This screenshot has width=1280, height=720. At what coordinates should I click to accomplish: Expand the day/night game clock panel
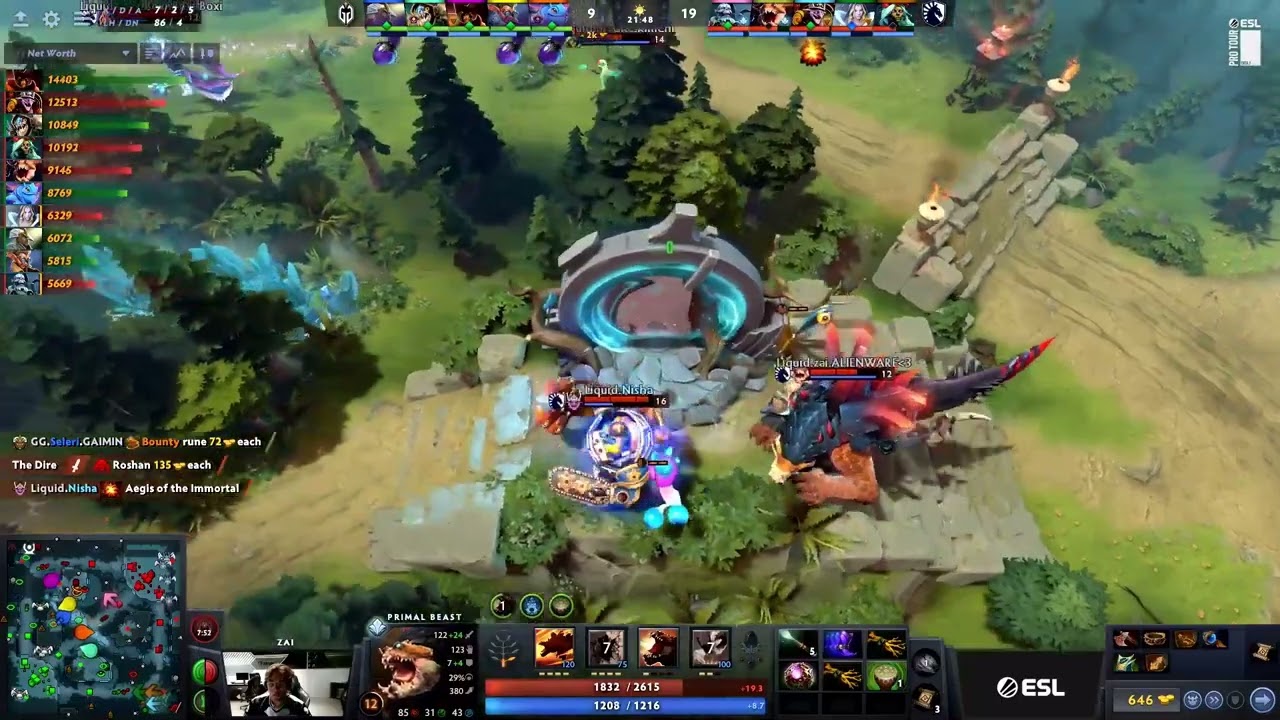click(642, 17)
